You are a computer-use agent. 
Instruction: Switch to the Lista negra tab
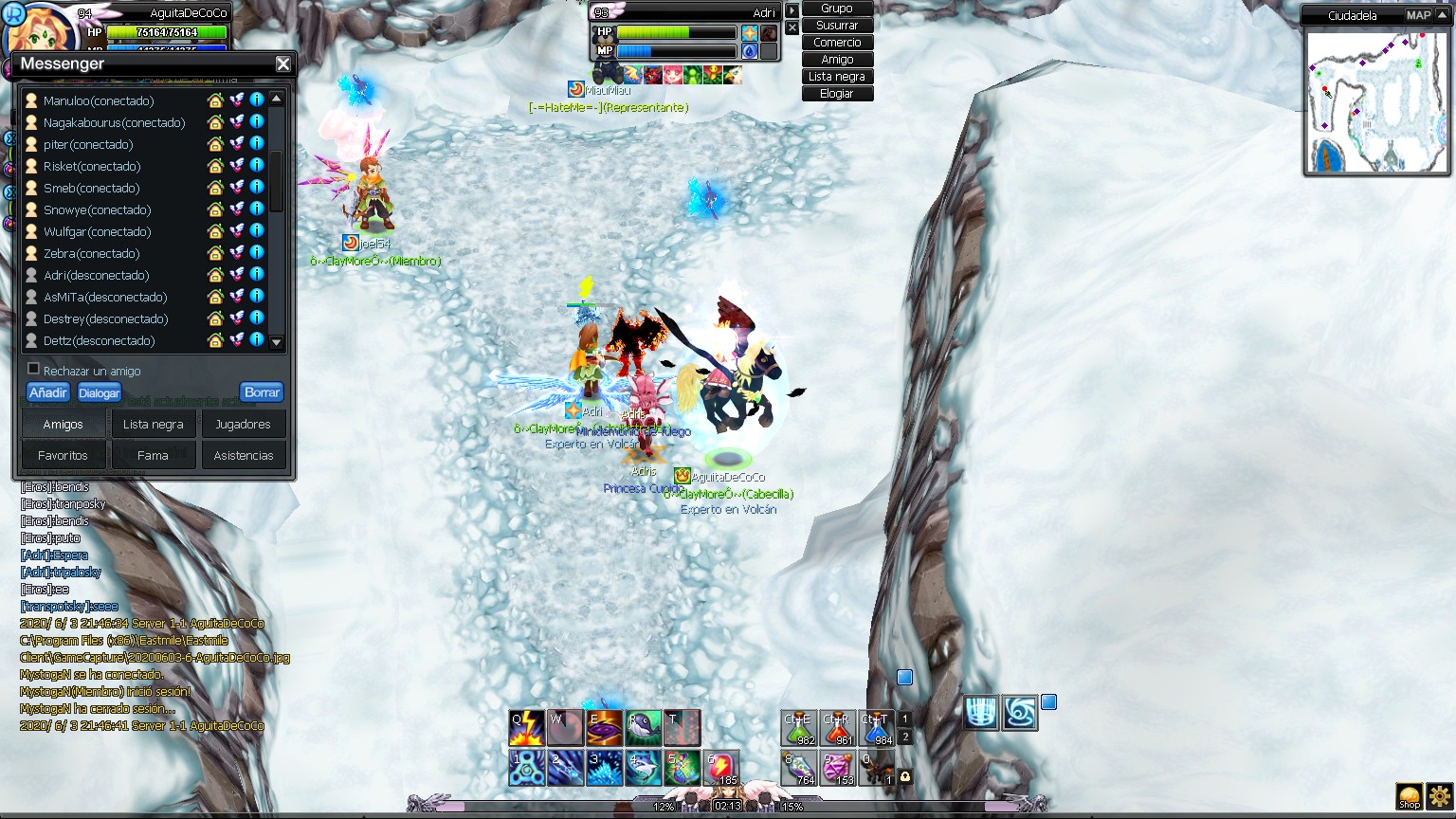153,425
